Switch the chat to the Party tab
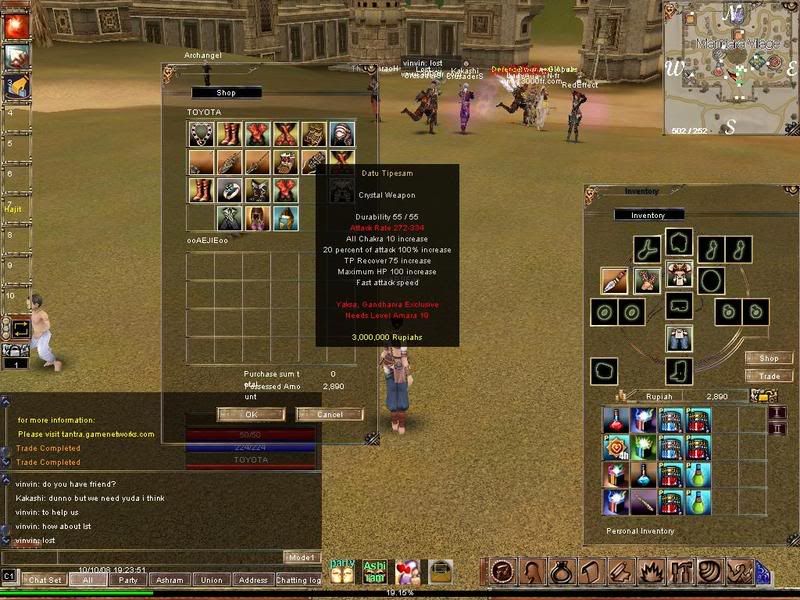 [x=127, y=579]
